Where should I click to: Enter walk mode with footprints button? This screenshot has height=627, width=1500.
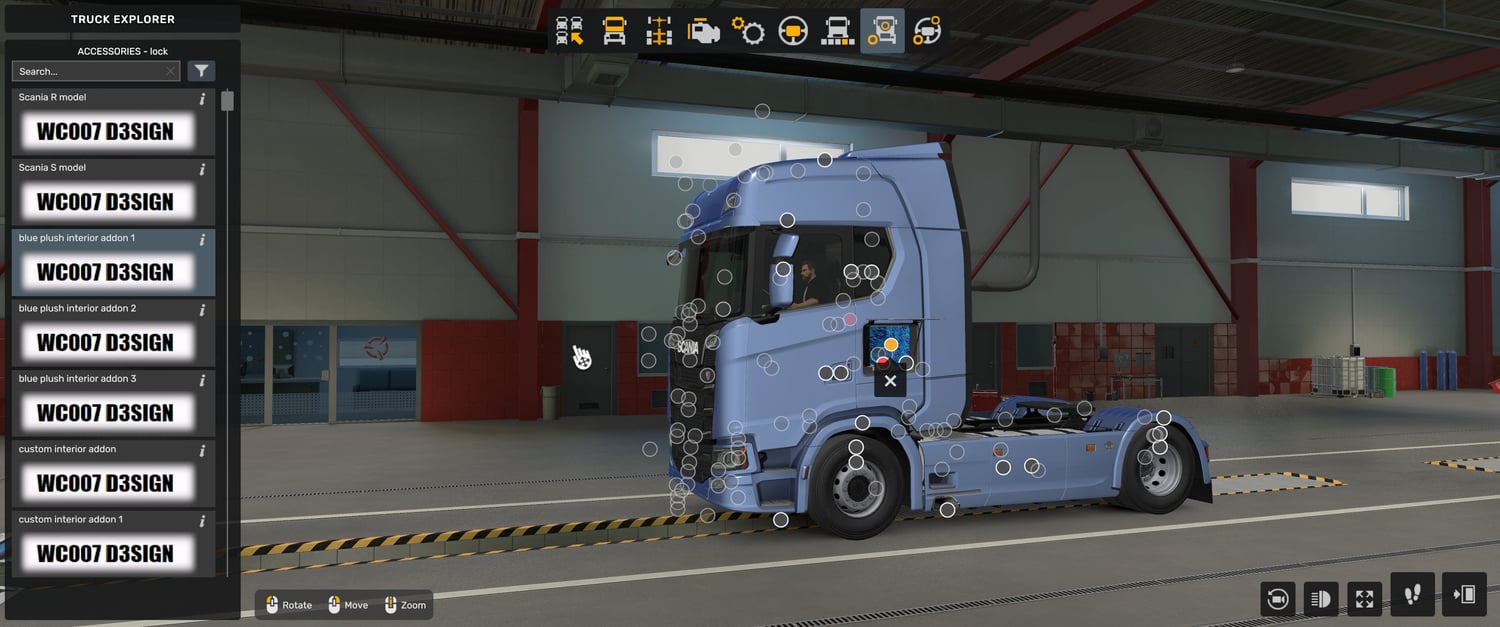coord(1412,595)
